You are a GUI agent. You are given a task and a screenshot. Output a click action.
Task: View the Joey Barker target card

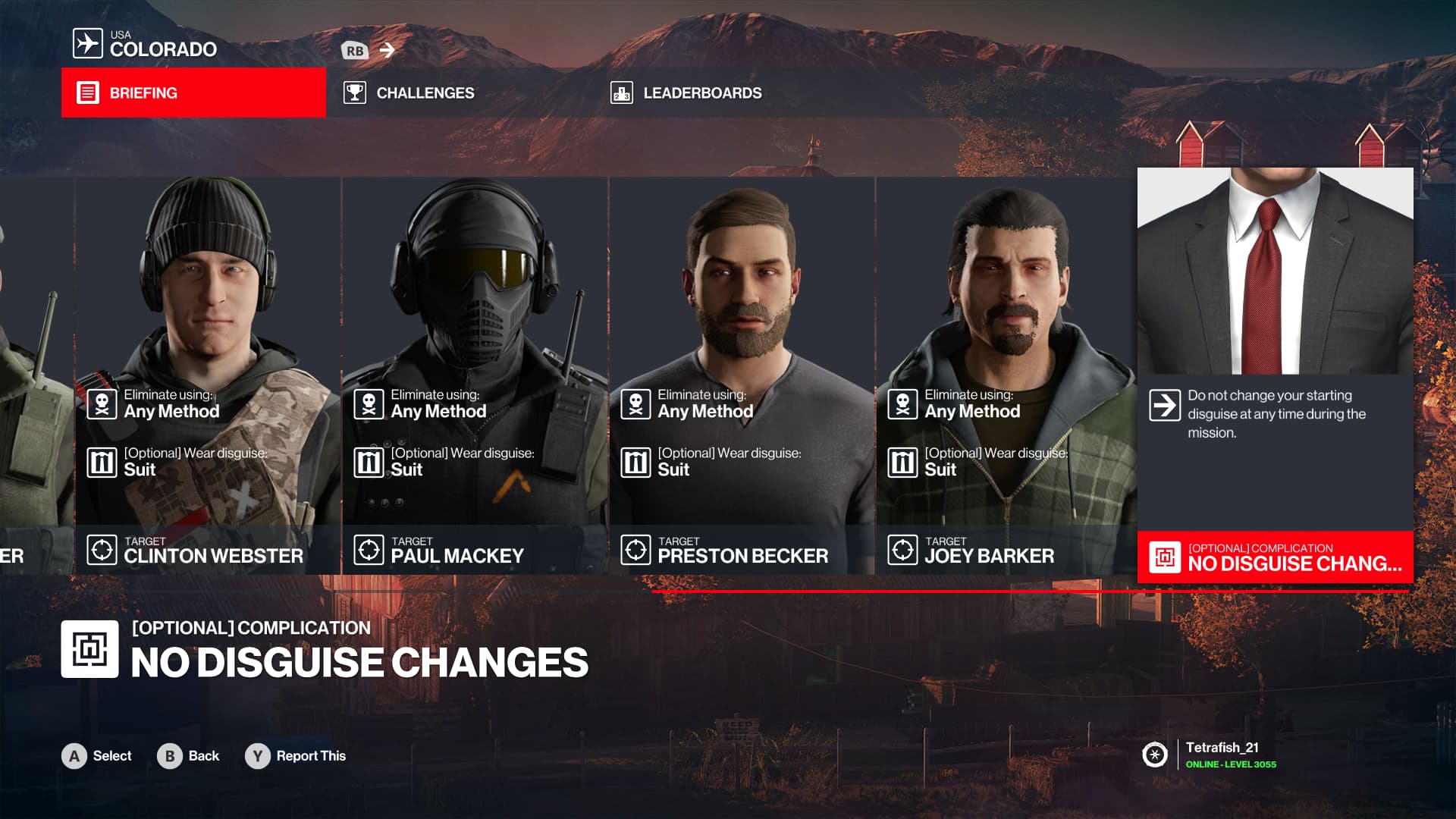tap(1006, 375)
